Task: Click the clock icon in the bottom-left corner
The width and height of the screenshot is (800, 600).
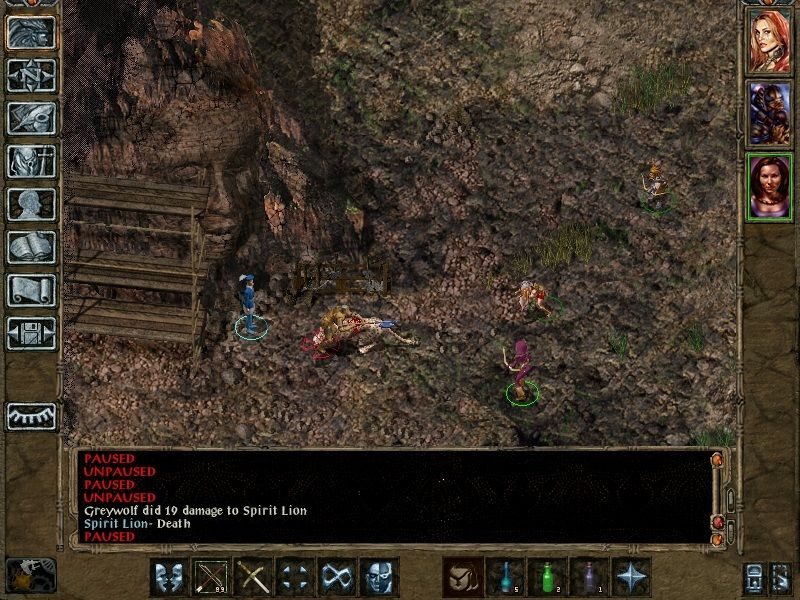Action: click(x=30, y=575)
